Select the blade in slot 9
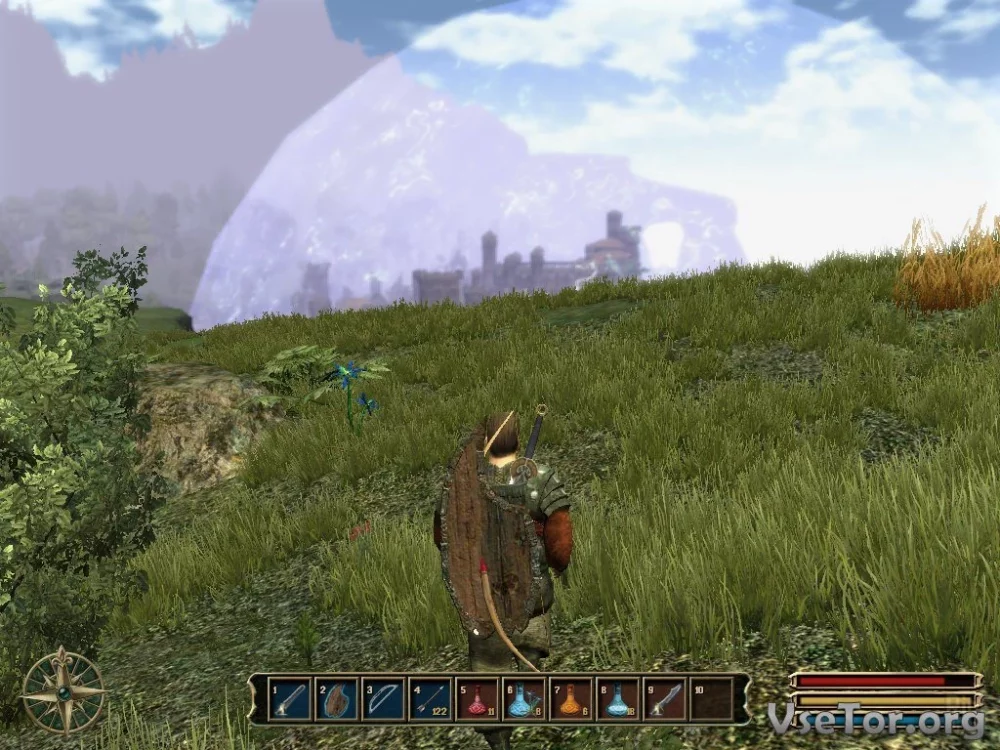1000x750 pixels. coord(665,699)
